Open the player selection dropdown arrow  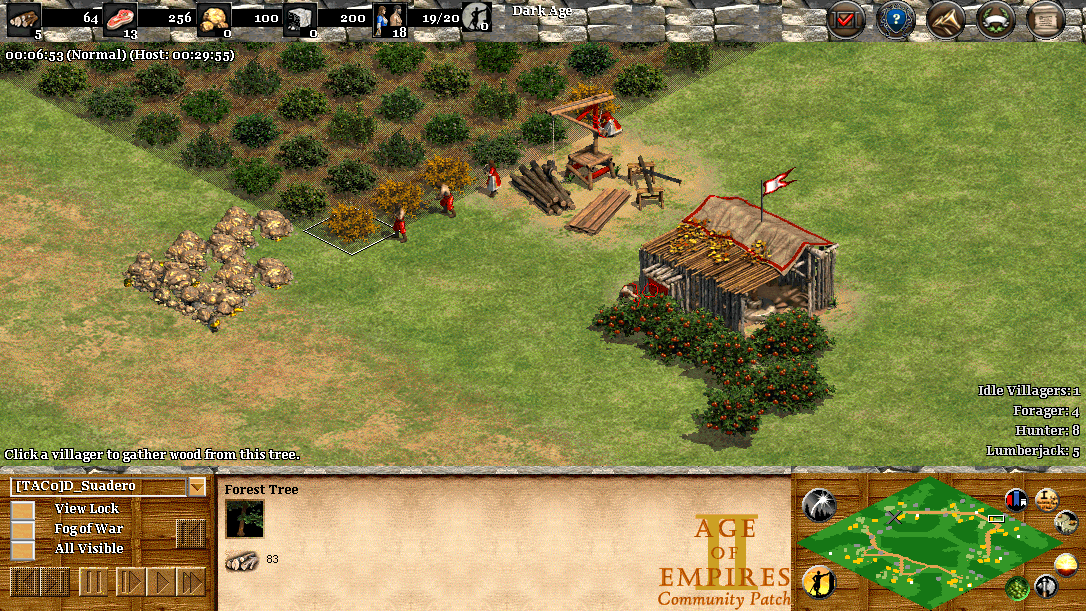click(197, 487)
